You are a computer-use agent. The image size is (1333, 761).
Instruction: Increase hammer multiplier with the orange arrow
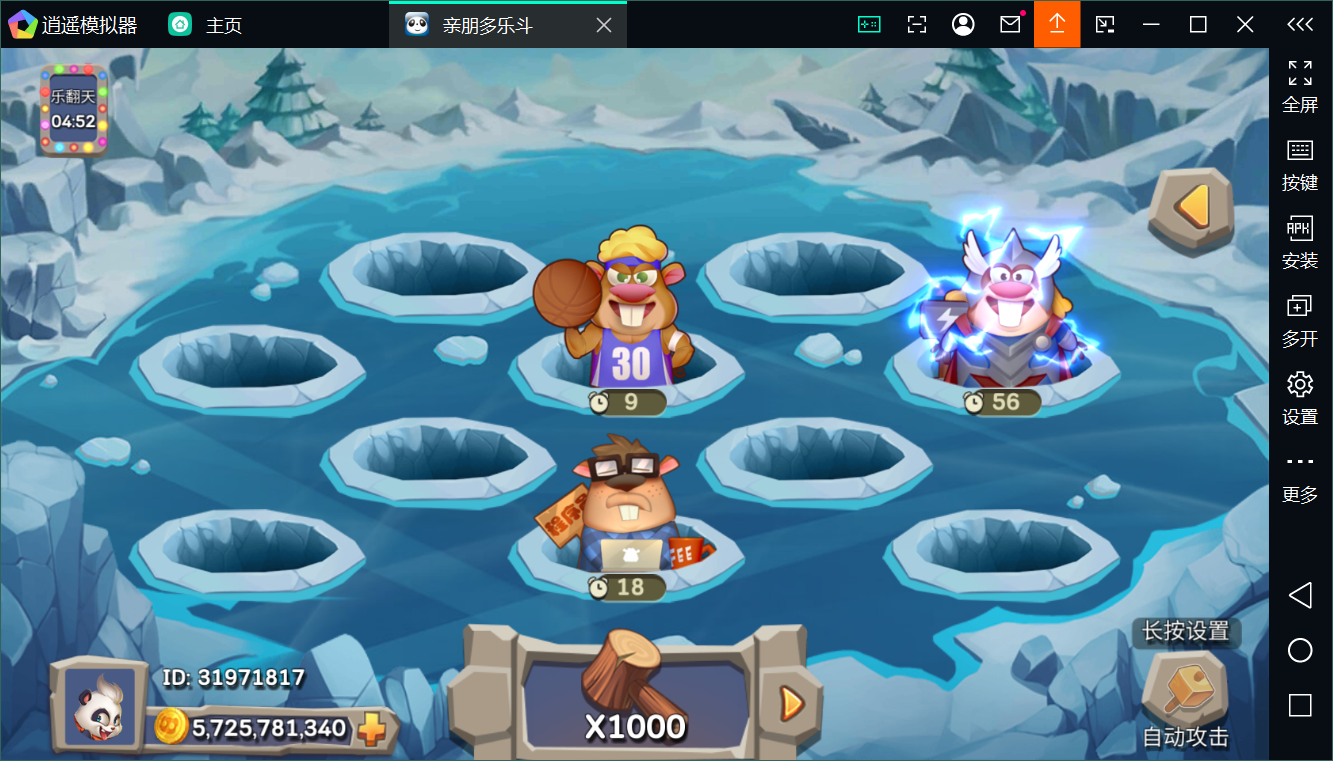tap(791, 704)
